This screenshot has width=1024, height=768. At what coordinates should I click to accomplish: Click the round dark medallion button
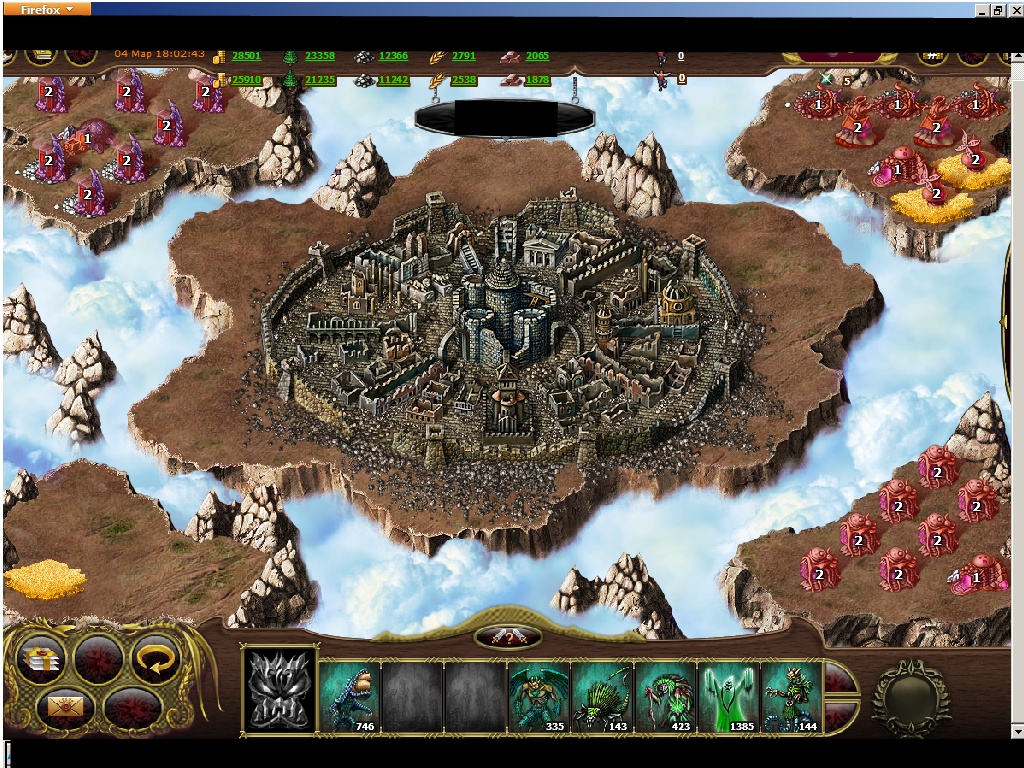(x=910, y=697)
